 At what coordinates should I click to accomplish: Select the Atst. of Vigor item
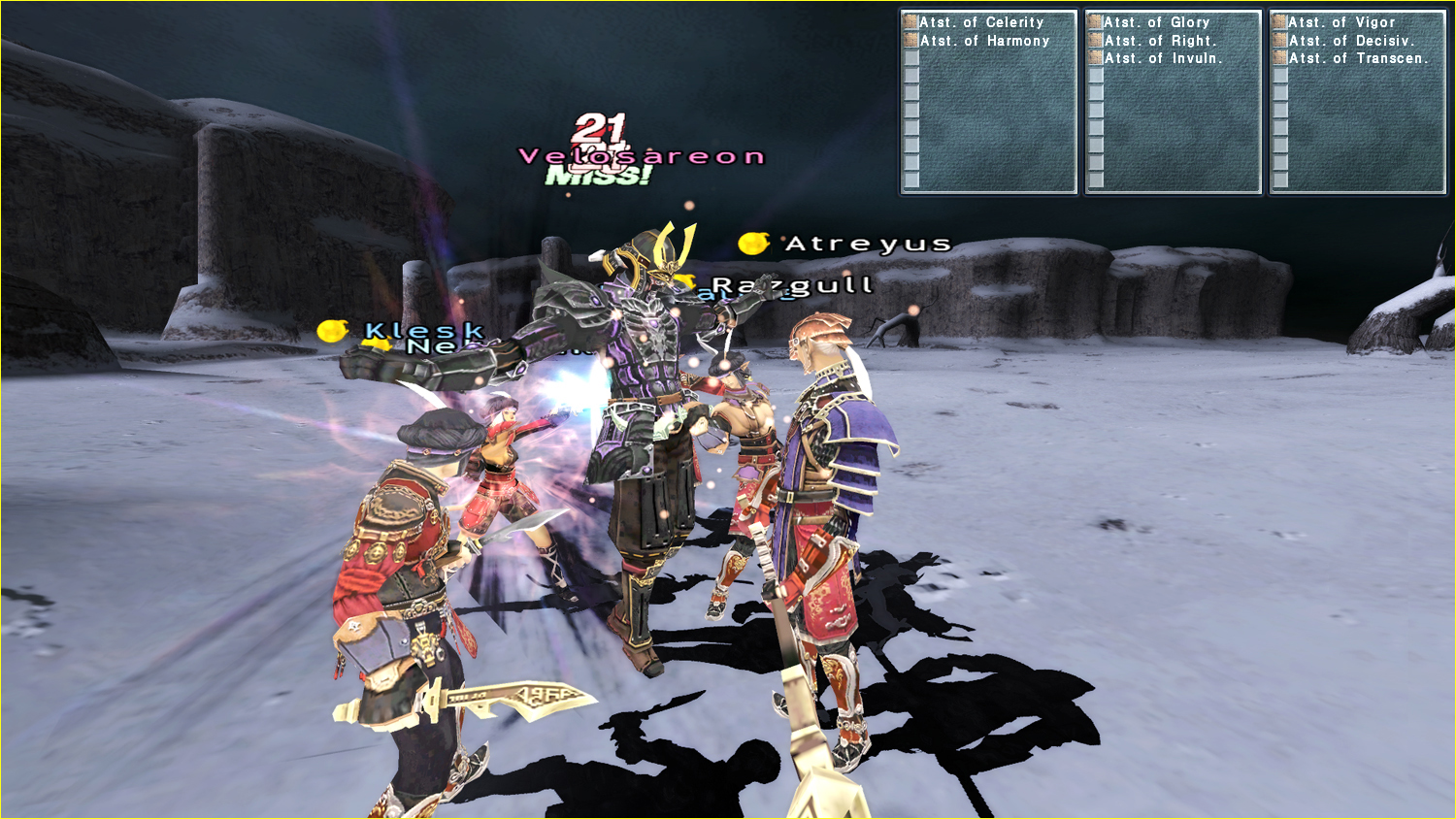(x=1341, y=22)
